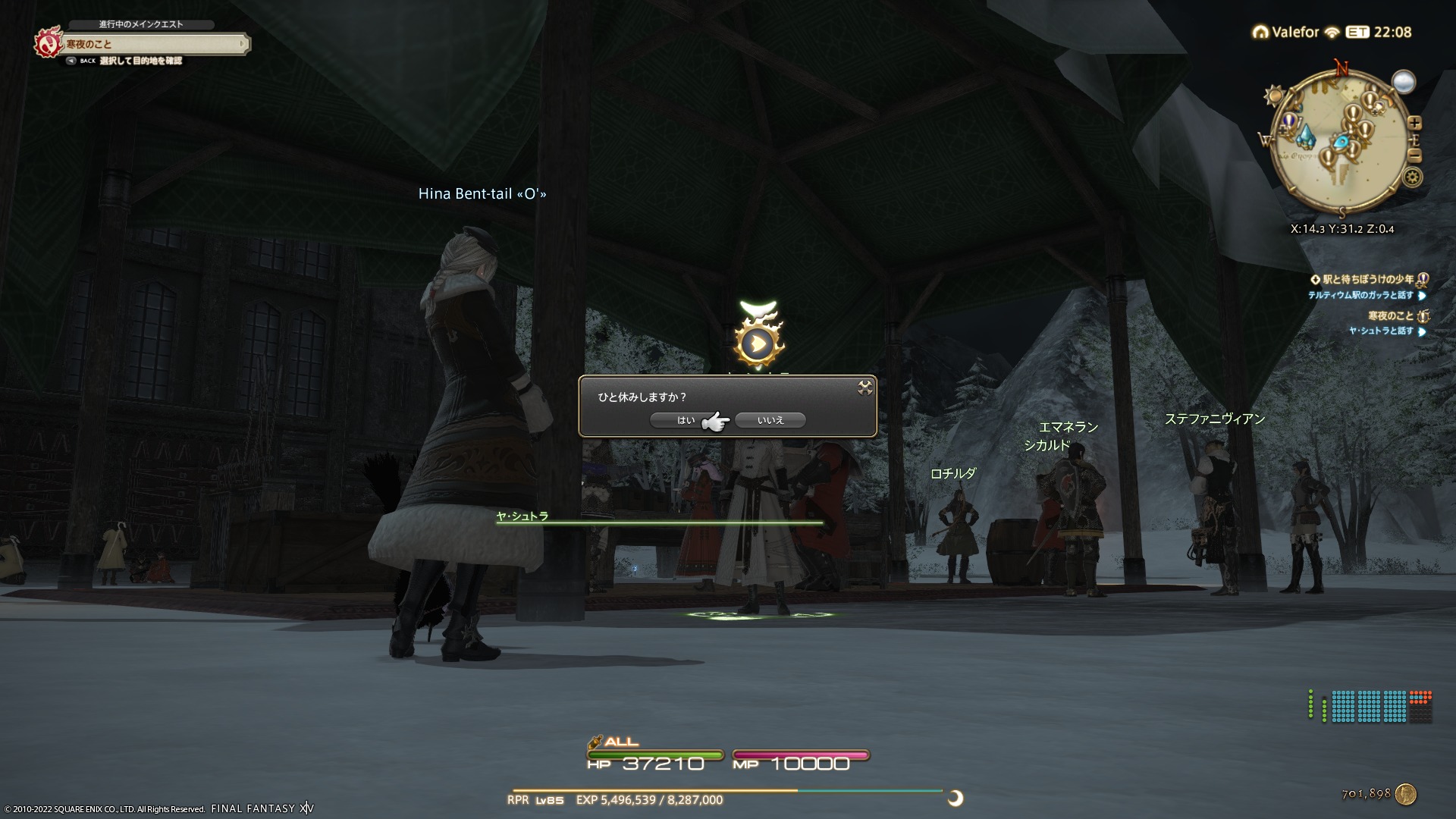Choose はい to take a rest
Screen dimensions: 1456x819
point(685,420)
